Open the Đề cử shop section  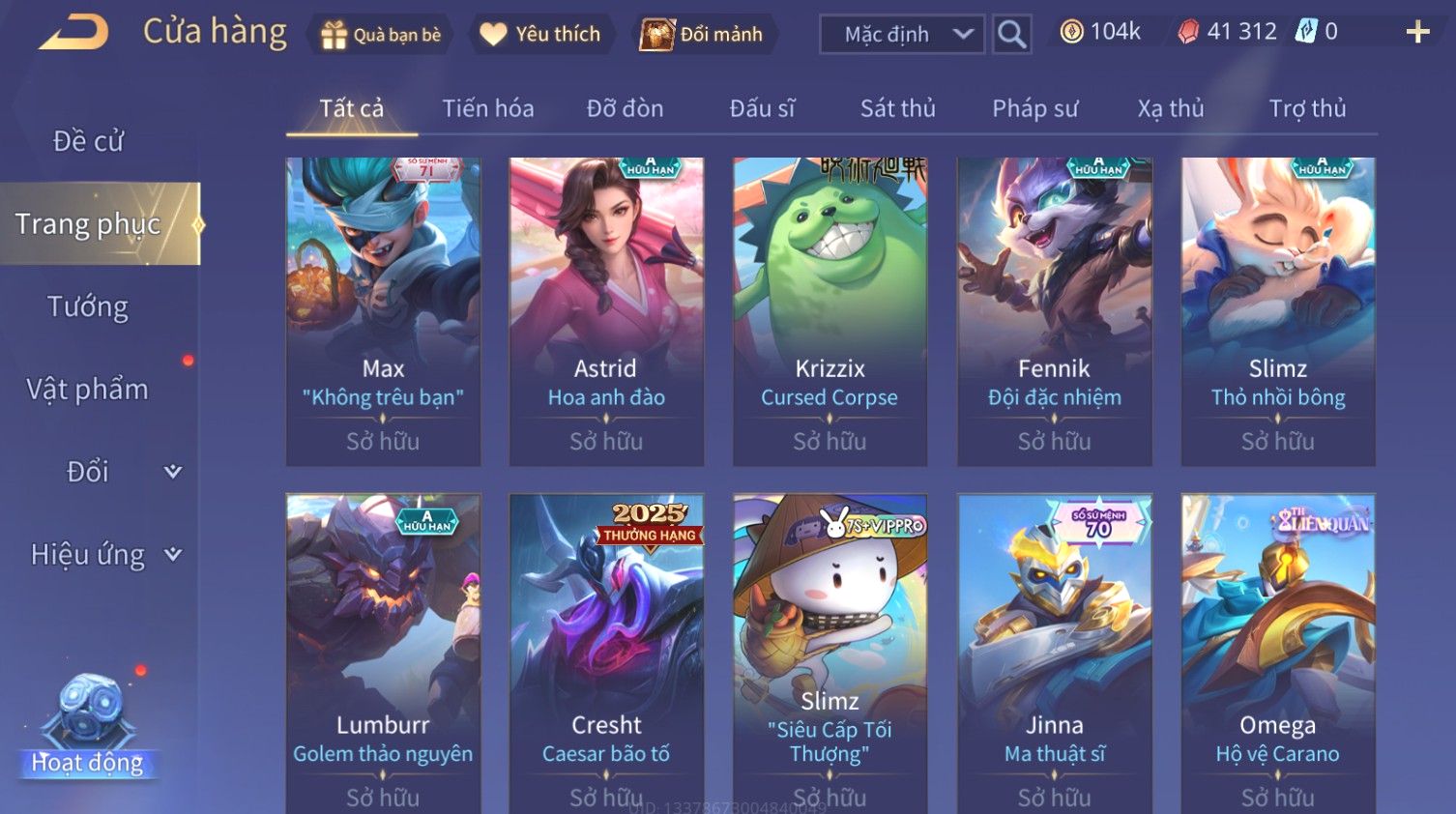88,141
